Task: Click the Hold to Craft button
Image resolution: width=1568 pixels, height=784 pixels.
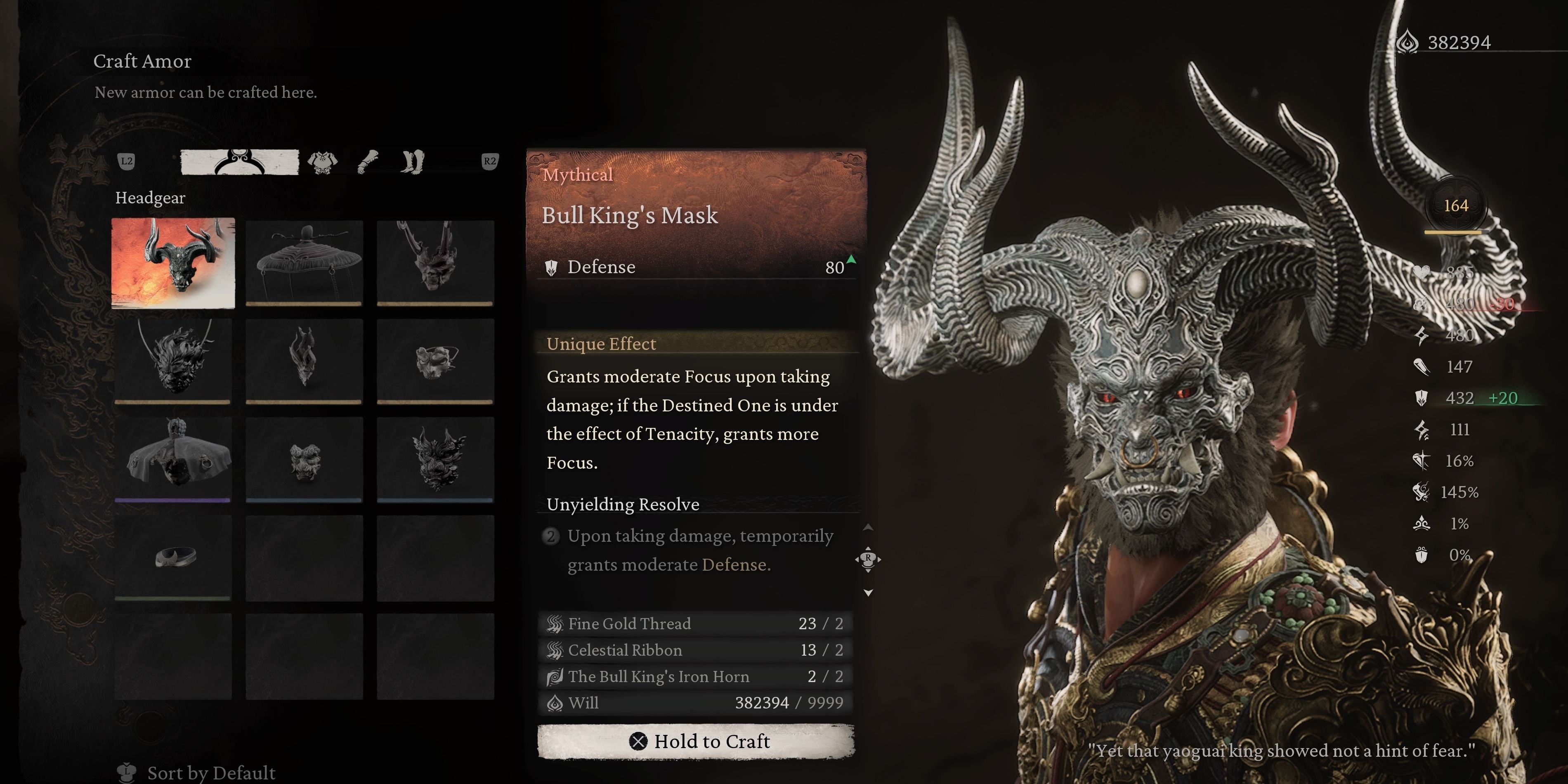Action: pyautogui.click(x=696, y=741)
